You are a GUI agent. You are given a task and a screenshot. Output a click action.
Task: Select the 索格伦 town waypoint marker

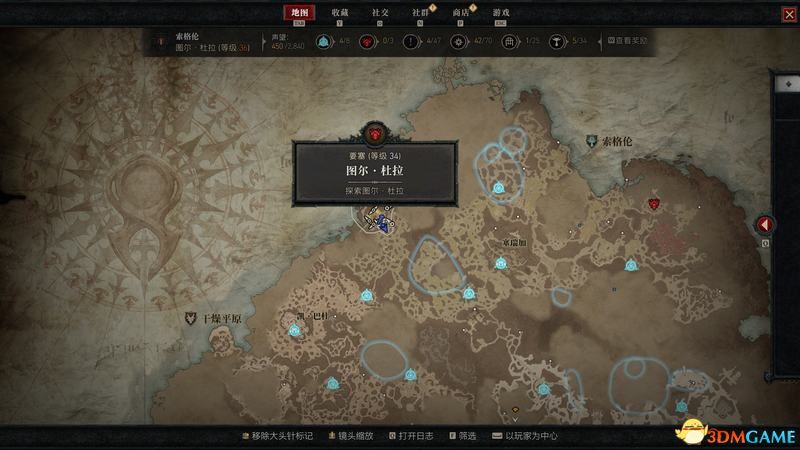tap(593, 142)
